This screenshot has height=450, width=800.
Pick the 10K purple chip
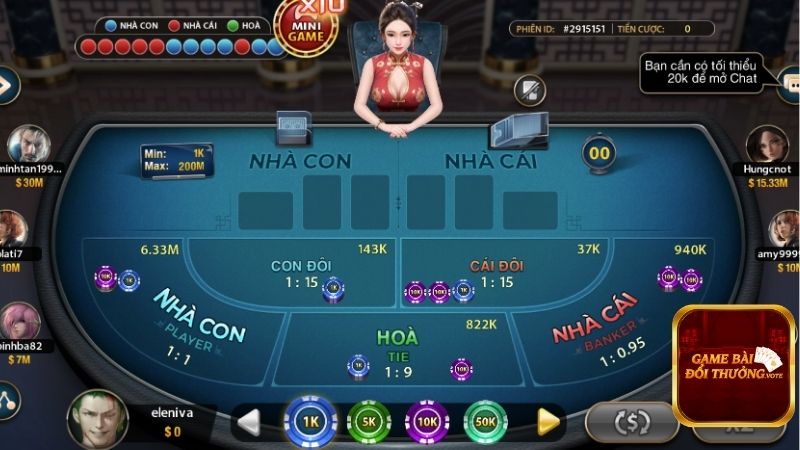pos(427,421)
